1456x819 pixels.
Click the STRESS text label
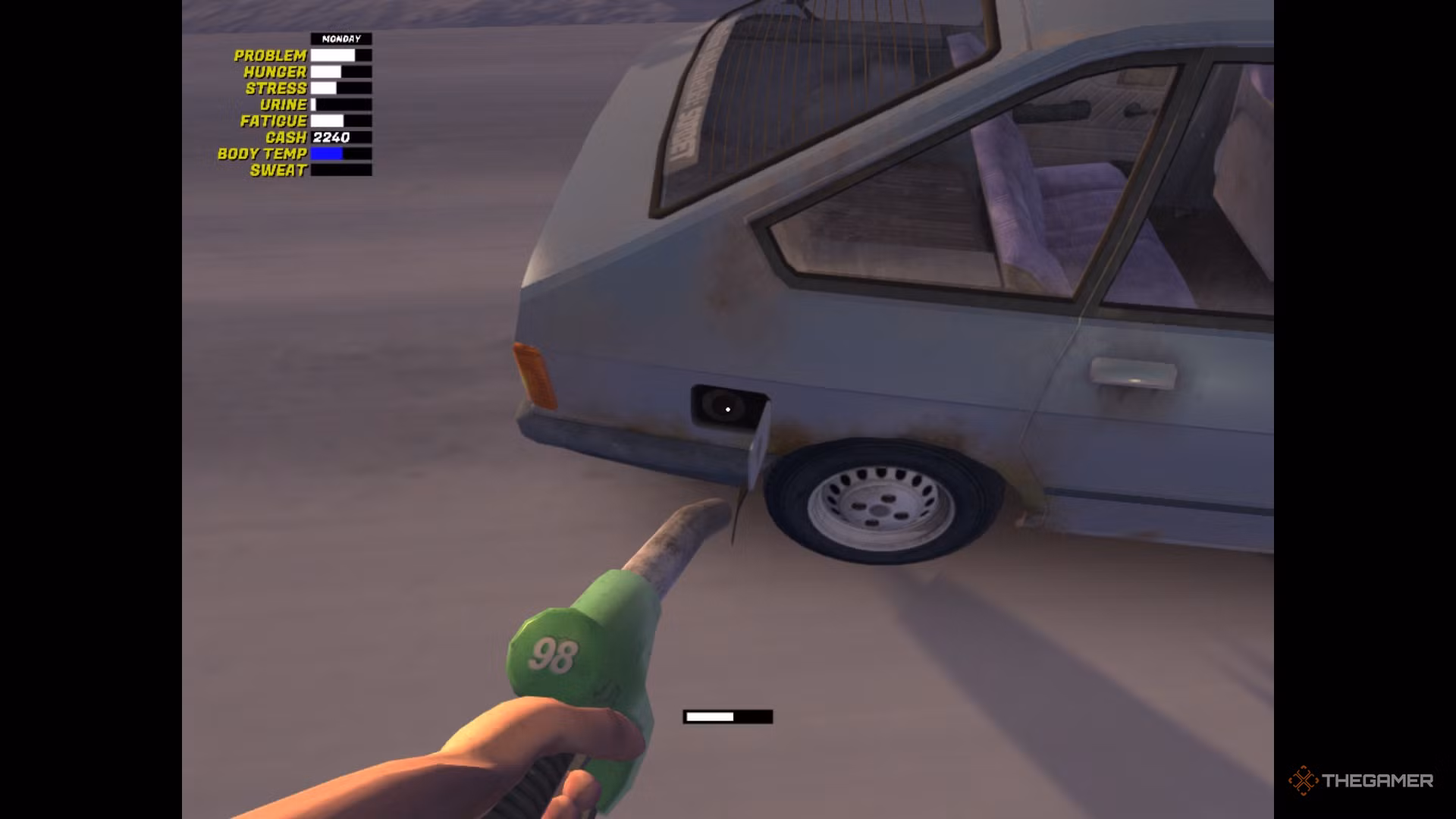click(x=278, y=87)
